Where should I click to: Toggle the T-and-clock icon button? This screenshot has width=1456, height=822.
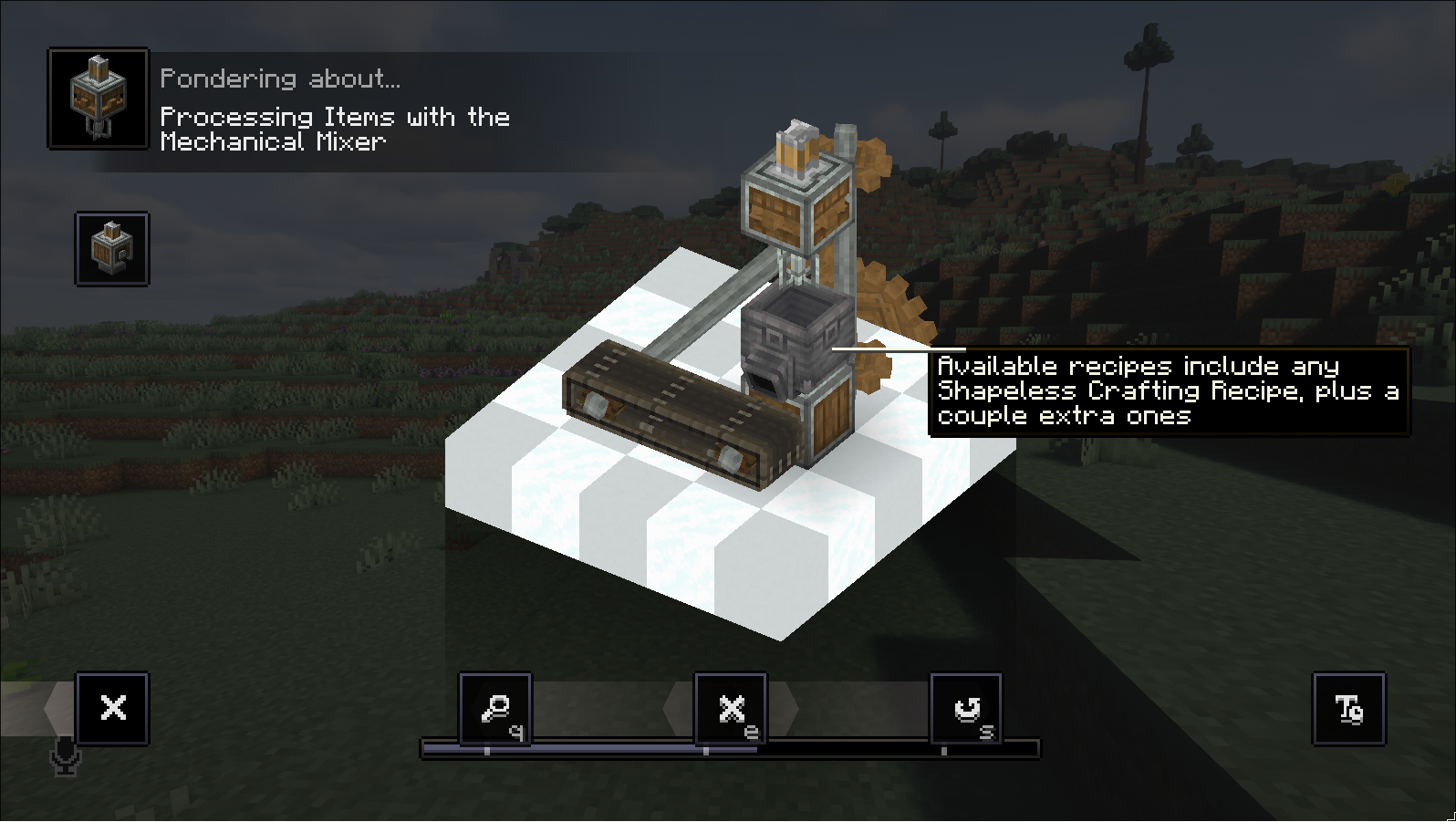point(1348,708)
